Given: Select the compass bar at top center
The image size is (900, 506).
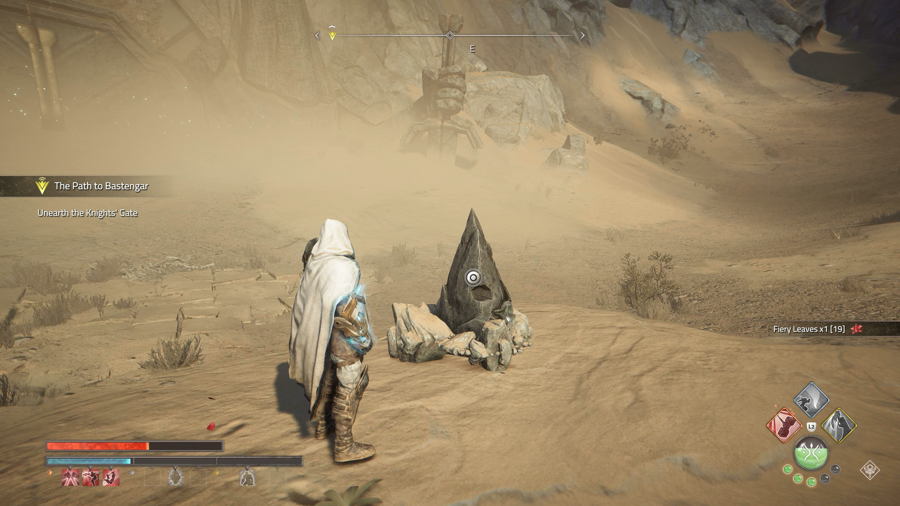Looking at the screenshot, I should (450, 35).
